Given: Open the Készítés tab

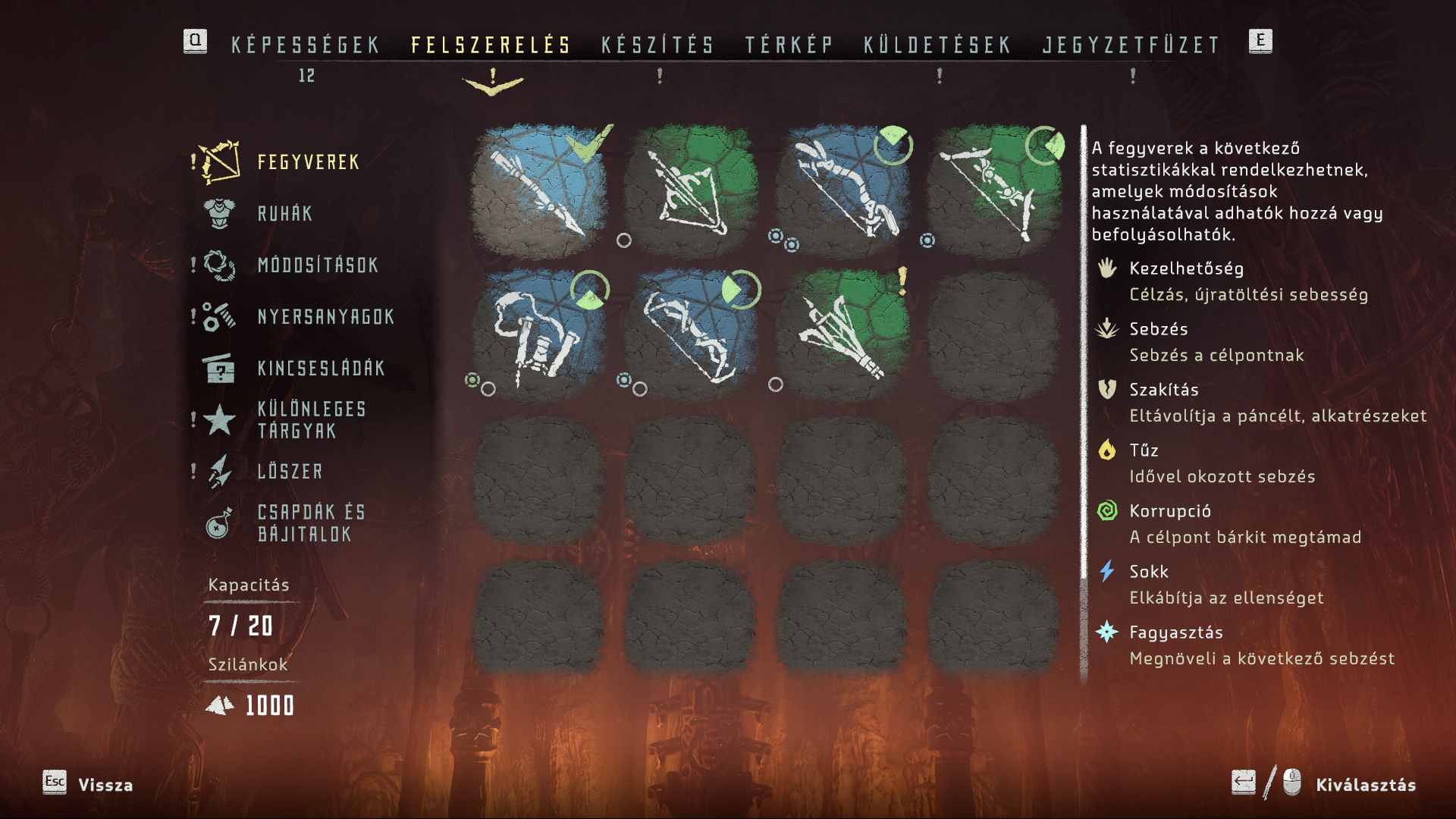Looking at the screenshot, I should (x=657, y=45).
